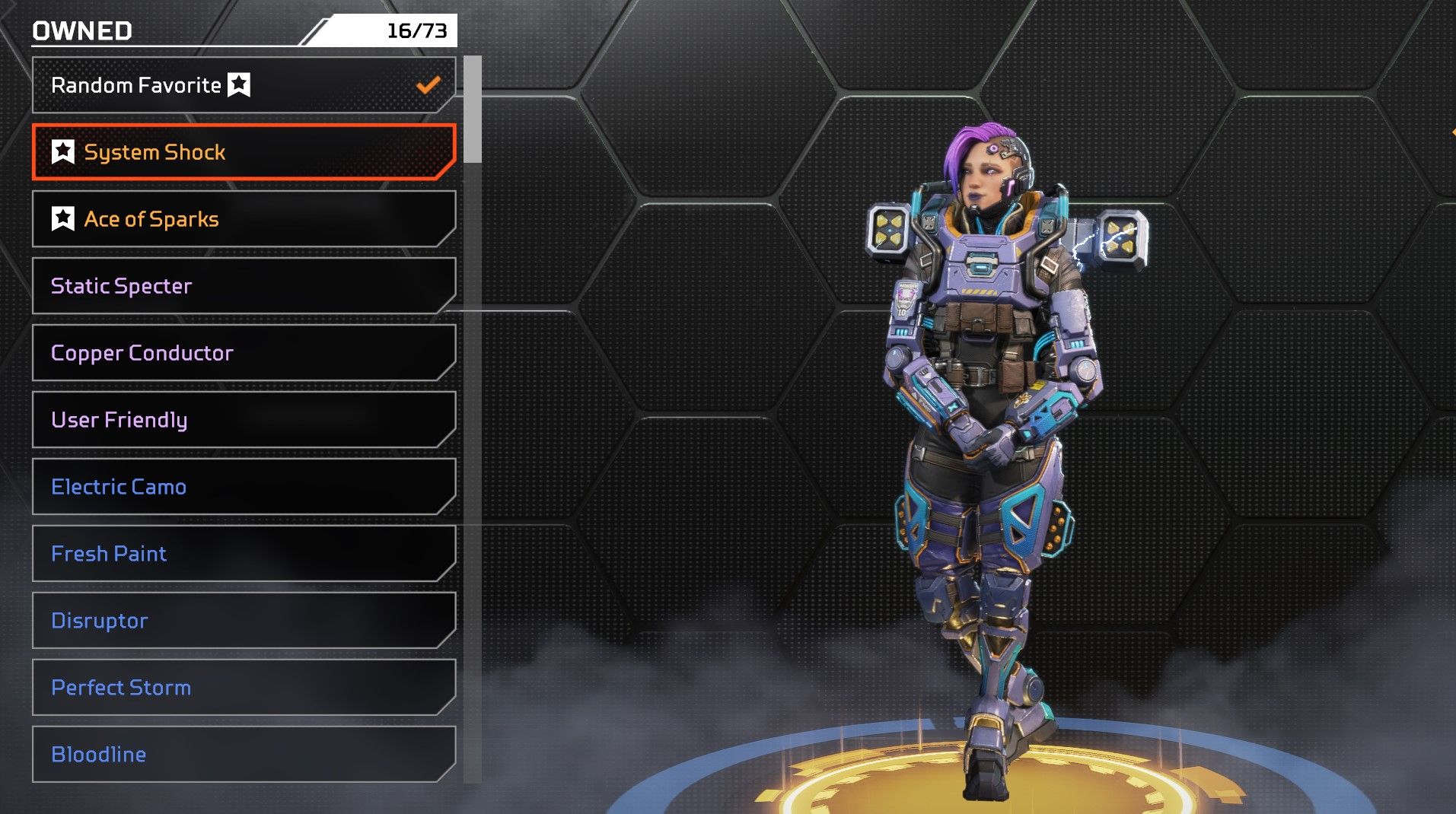Toggle favorite star on Ace of Sparks
The image size is (1456, 814).
pos(63,219)
